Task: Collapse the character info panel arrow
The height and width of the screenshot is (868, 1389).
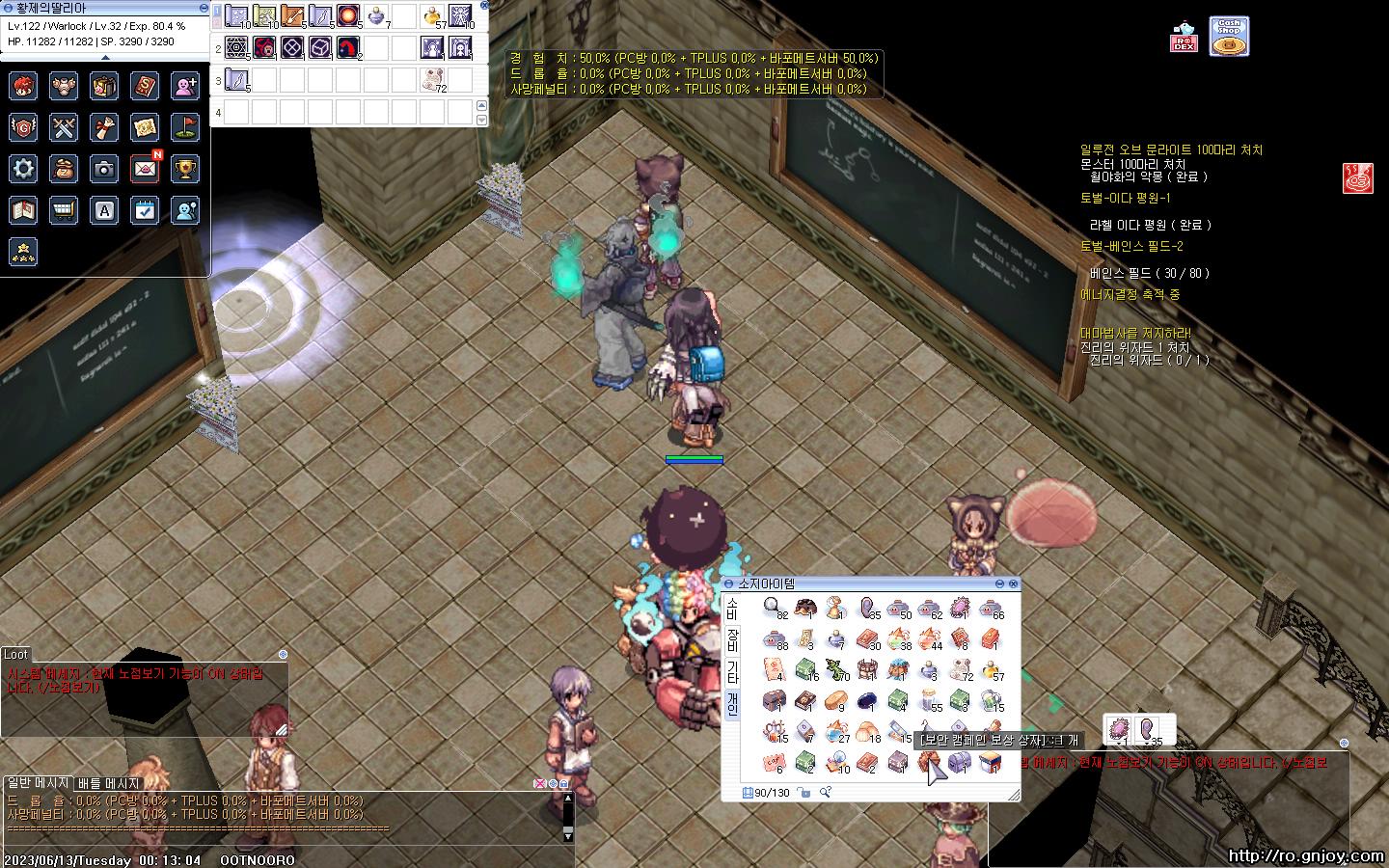Action: (105, 57)
